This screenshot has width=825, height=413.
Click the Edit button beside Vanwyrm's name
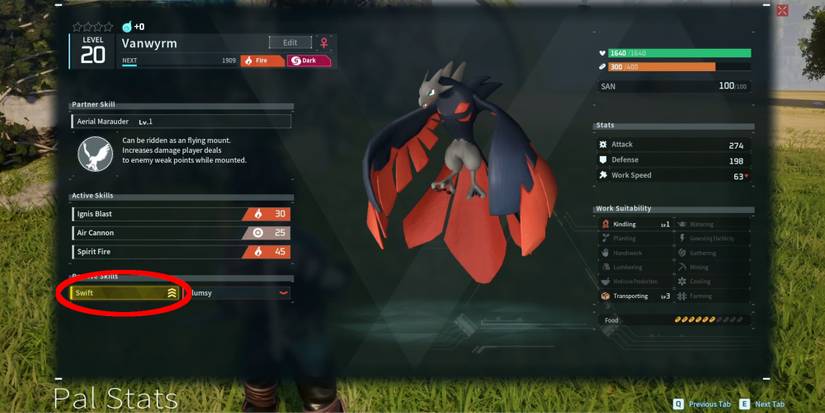(x=290, y=43)
